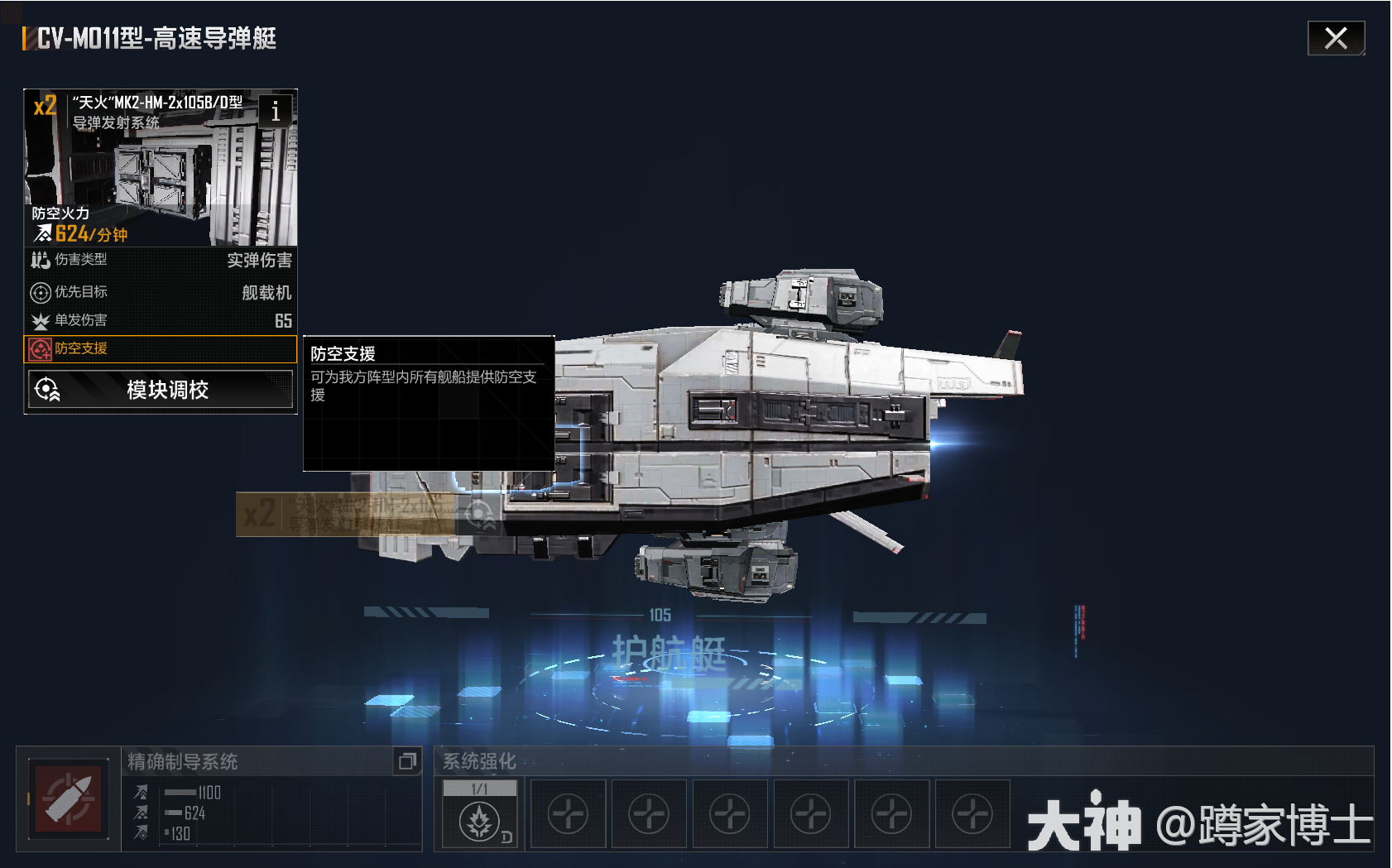Screen dimensions: 1392x868
Task: Open the missile launcher info icon
Action: click(276, 113)
